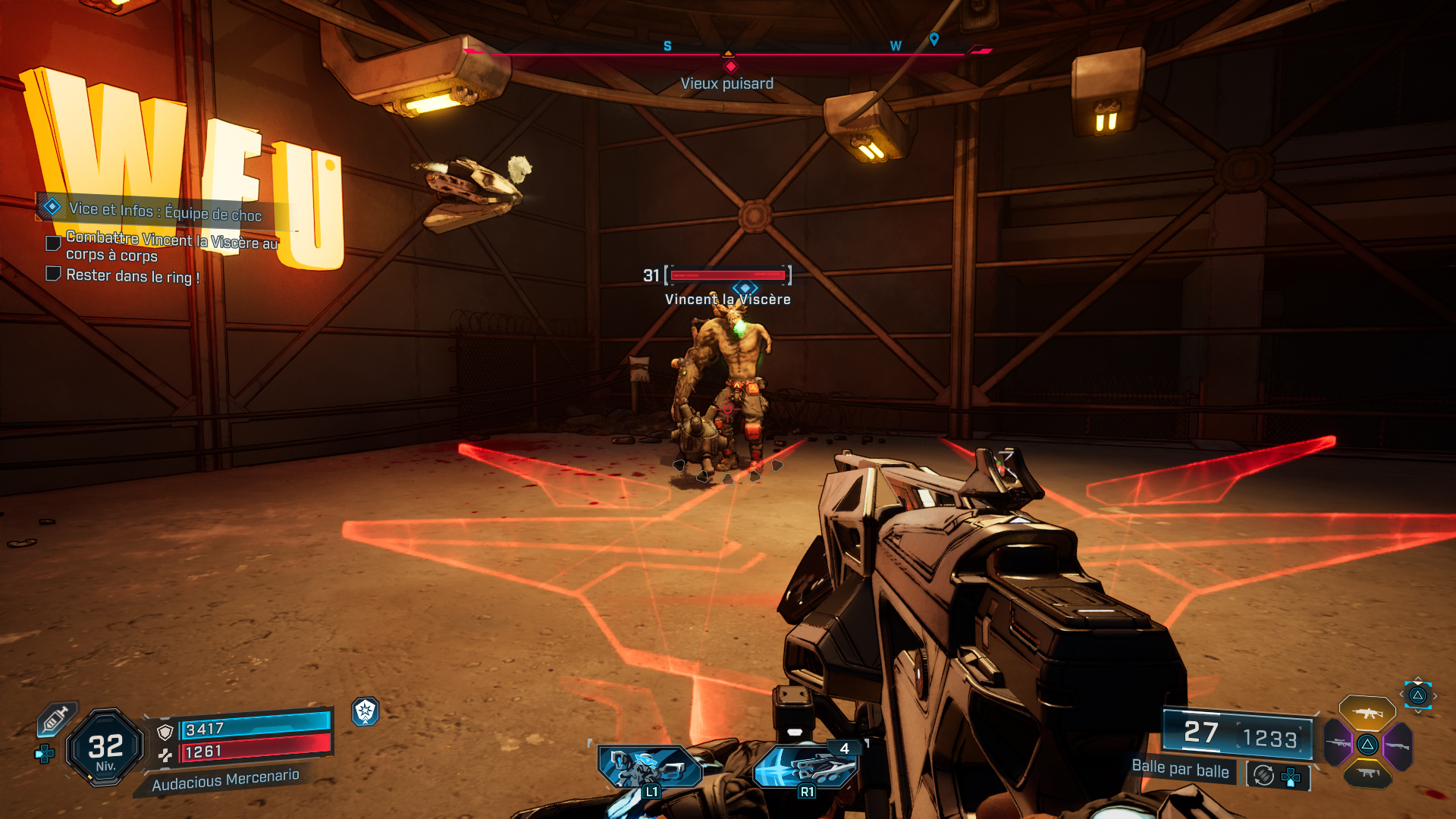Select the blue waypoint marker on compass
Viewport: 1456px width, 819px height.
pos(934,39)
